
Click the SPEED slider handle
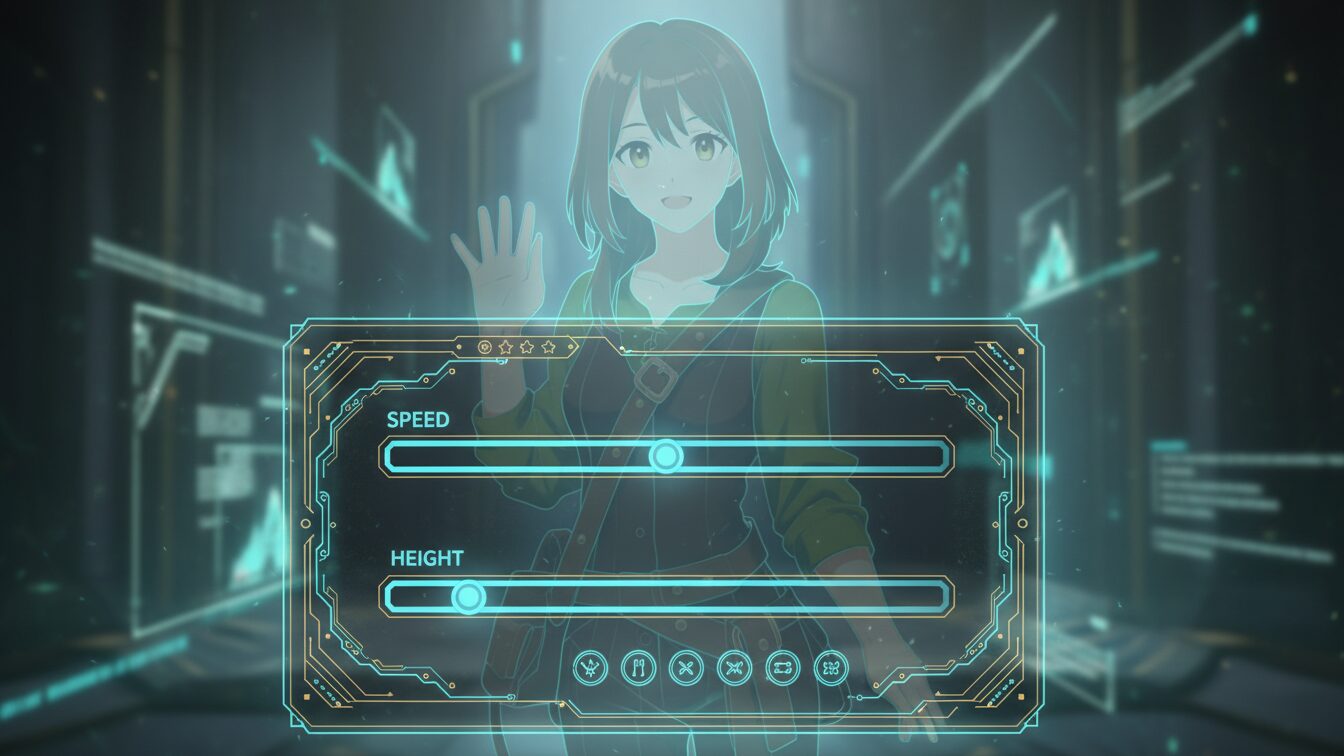(666, 457)
